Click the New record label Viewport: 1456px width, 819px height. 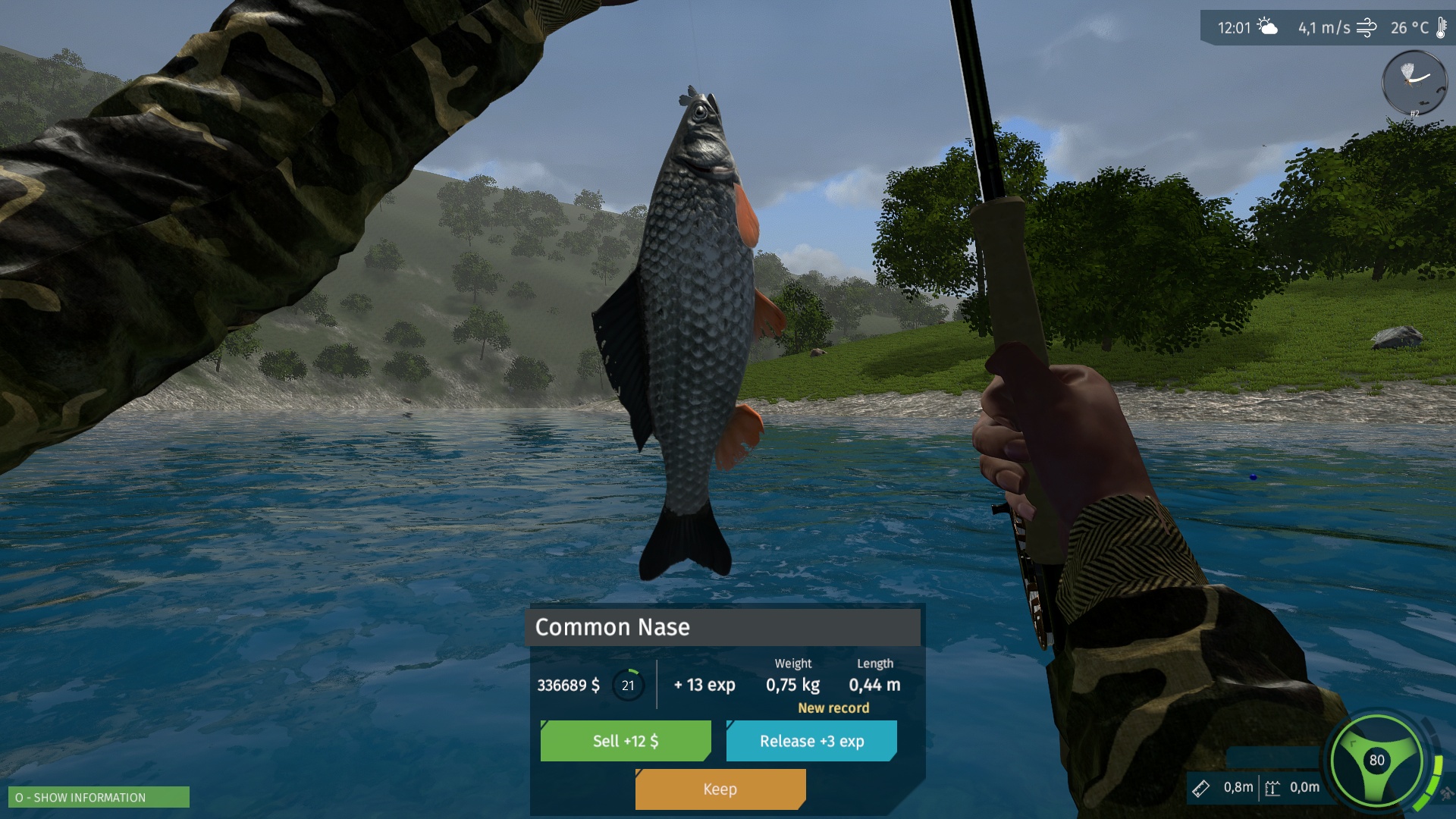833,708
